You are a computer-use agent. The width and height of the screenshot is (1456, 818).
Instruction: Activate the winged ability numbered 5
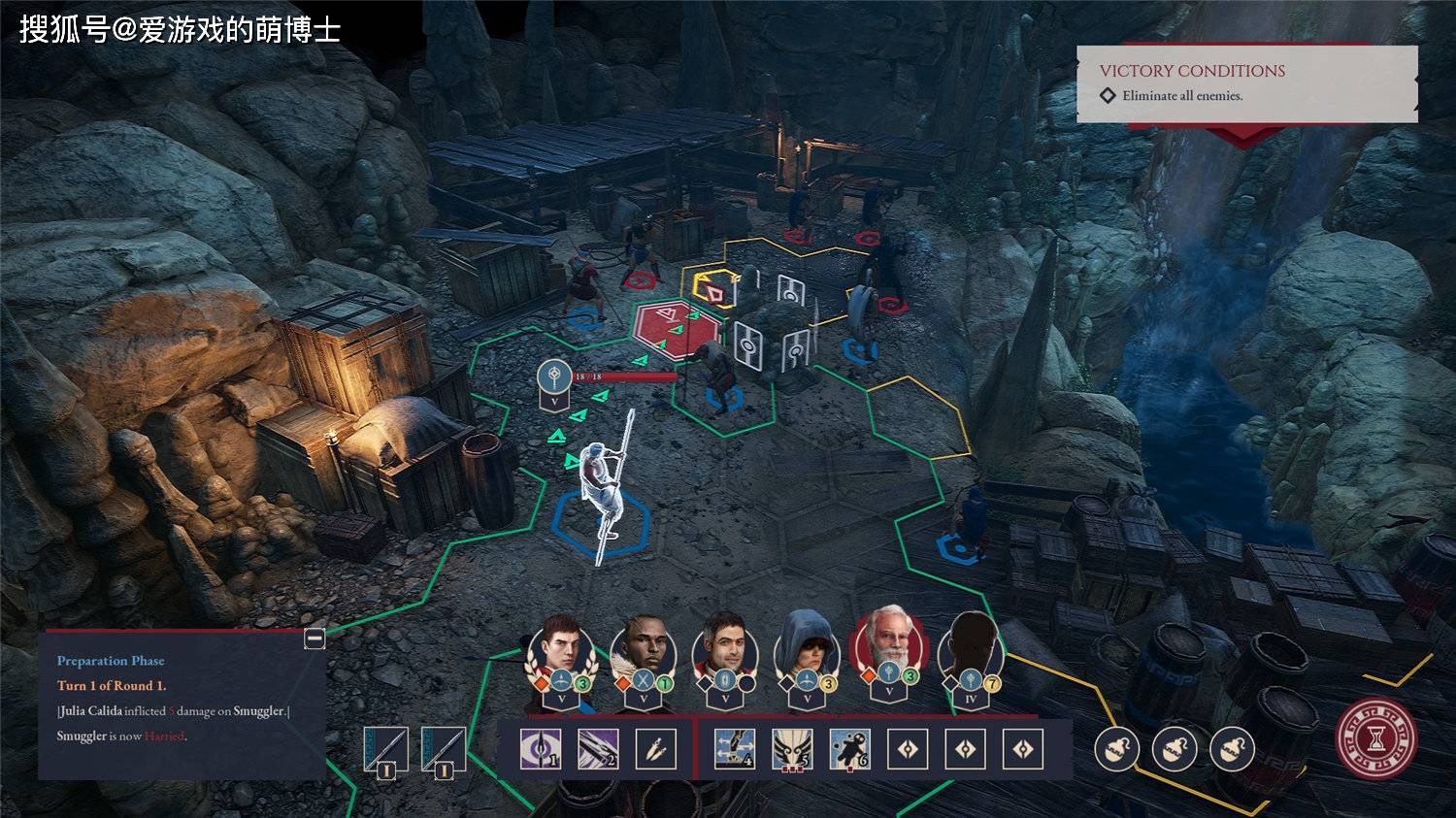(x=792, y=749)
